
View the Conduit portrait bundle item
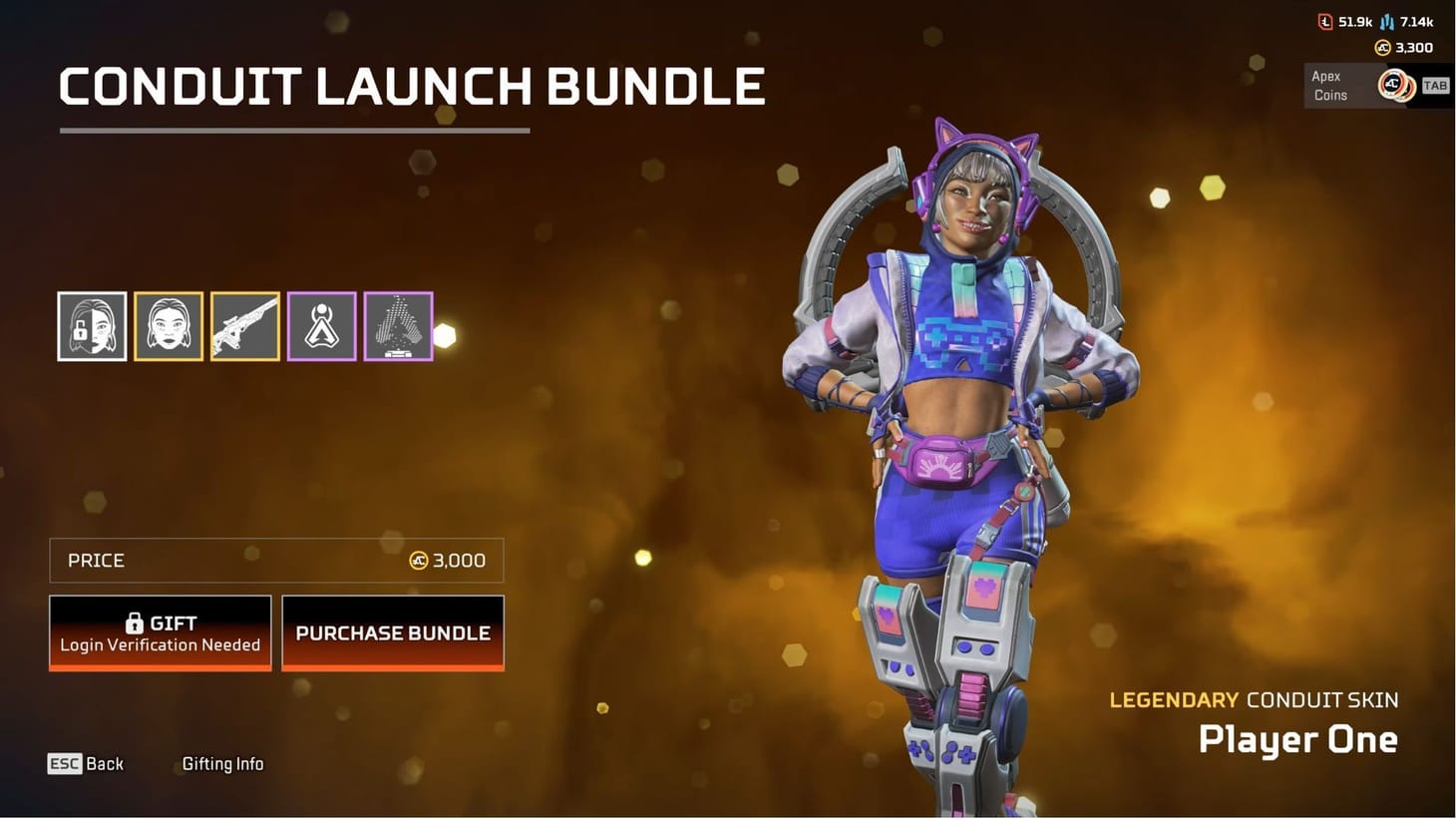tap(168, 325)
